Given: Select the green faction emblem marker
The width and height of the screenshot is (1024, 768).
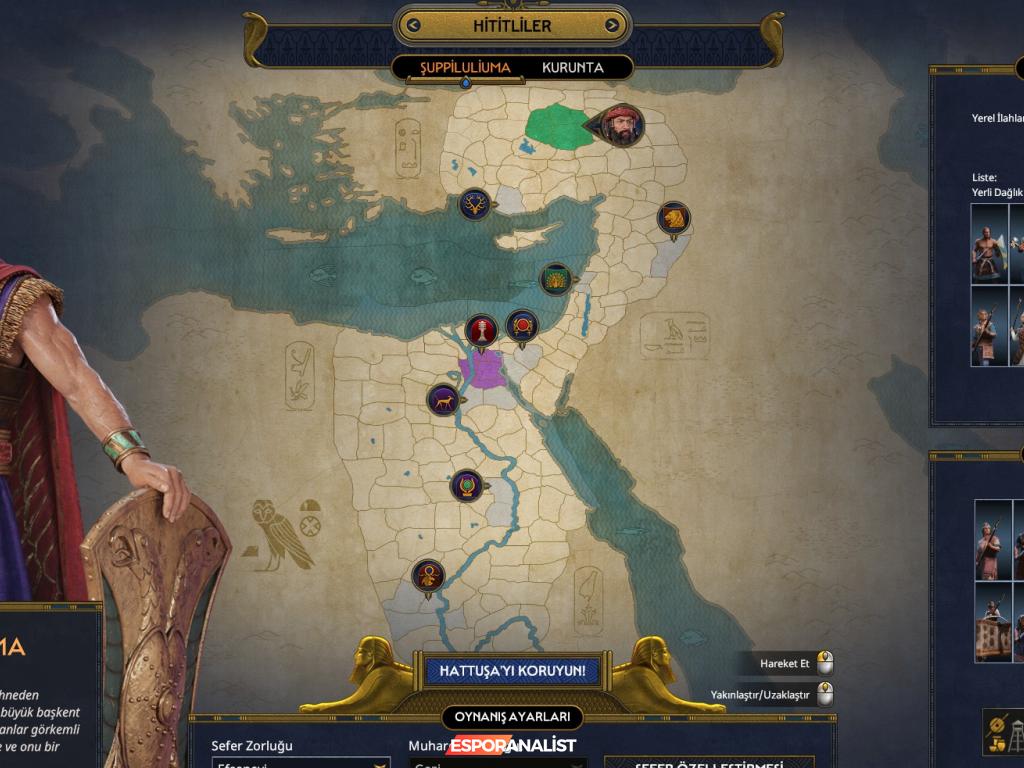Looking at the screenshot, I should (x=555, y=278).
